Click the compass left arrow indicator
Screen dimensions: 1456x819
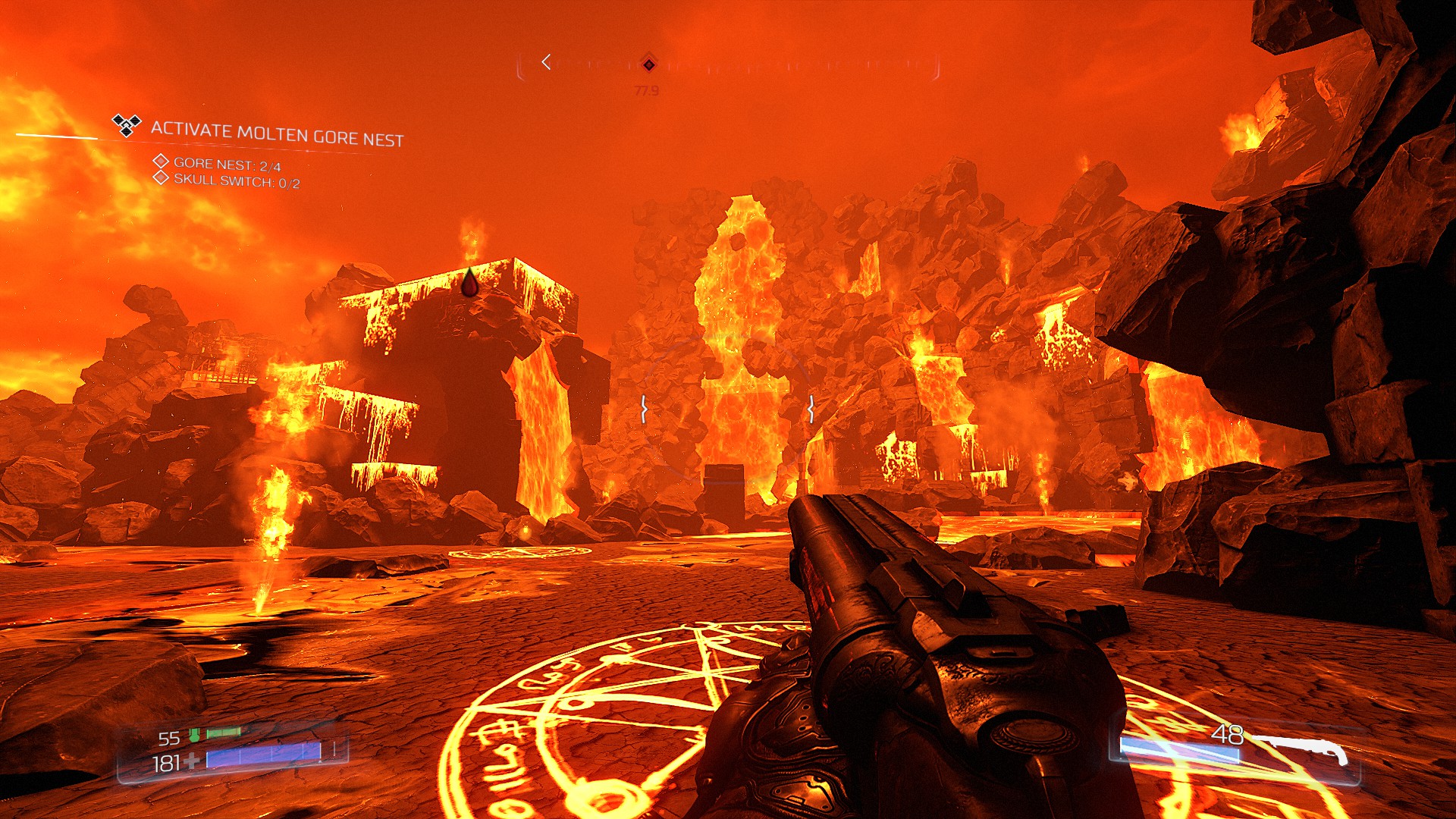tap(546, 62)
